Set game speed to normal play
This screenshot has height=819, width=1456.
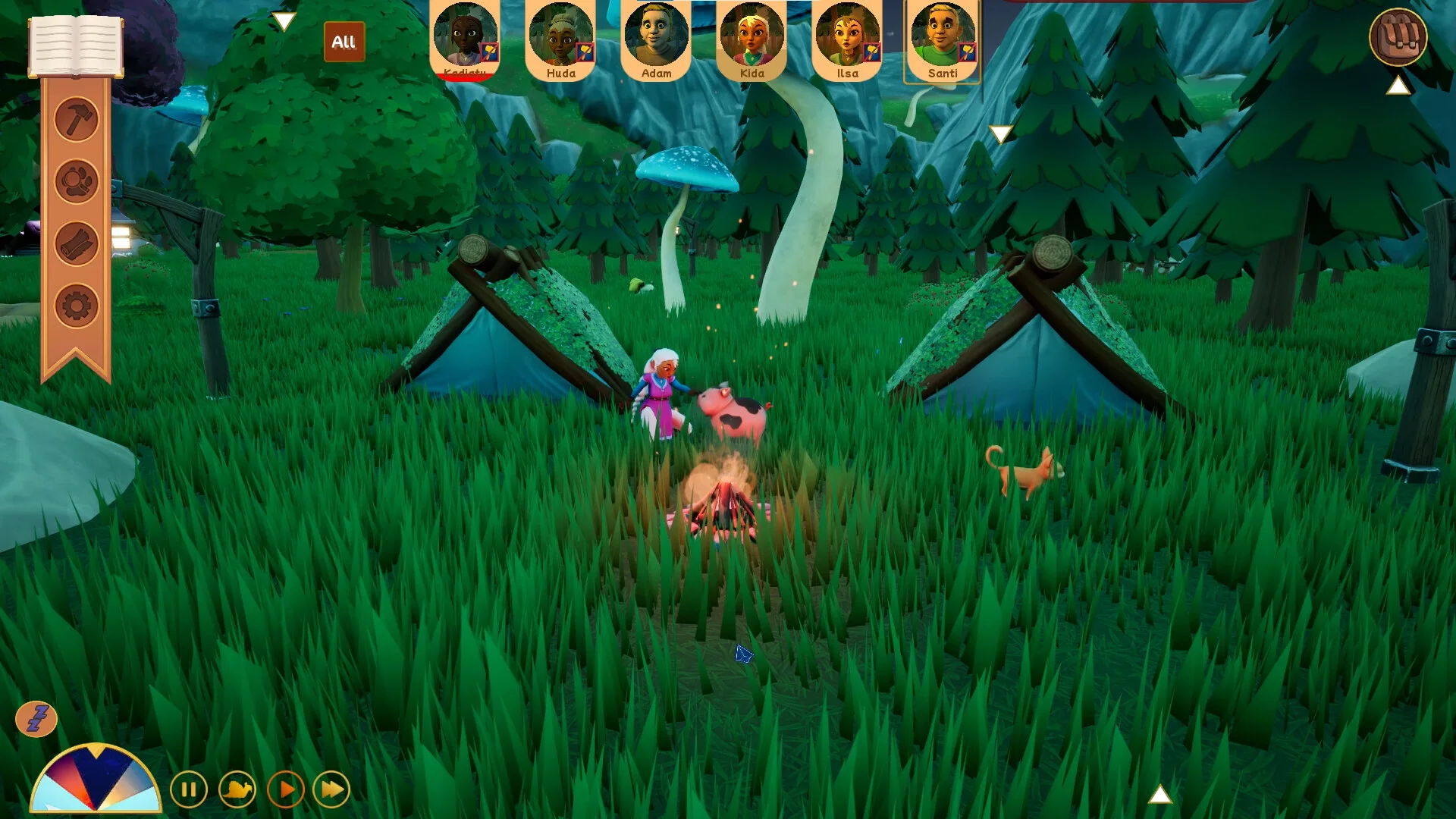tap(286, 790)
